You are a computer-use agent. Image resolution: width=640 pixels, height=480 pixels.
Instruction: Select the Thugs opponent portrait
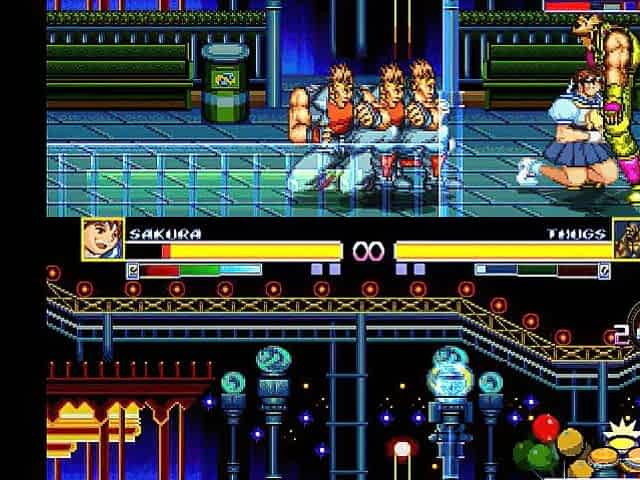(628, 241)
